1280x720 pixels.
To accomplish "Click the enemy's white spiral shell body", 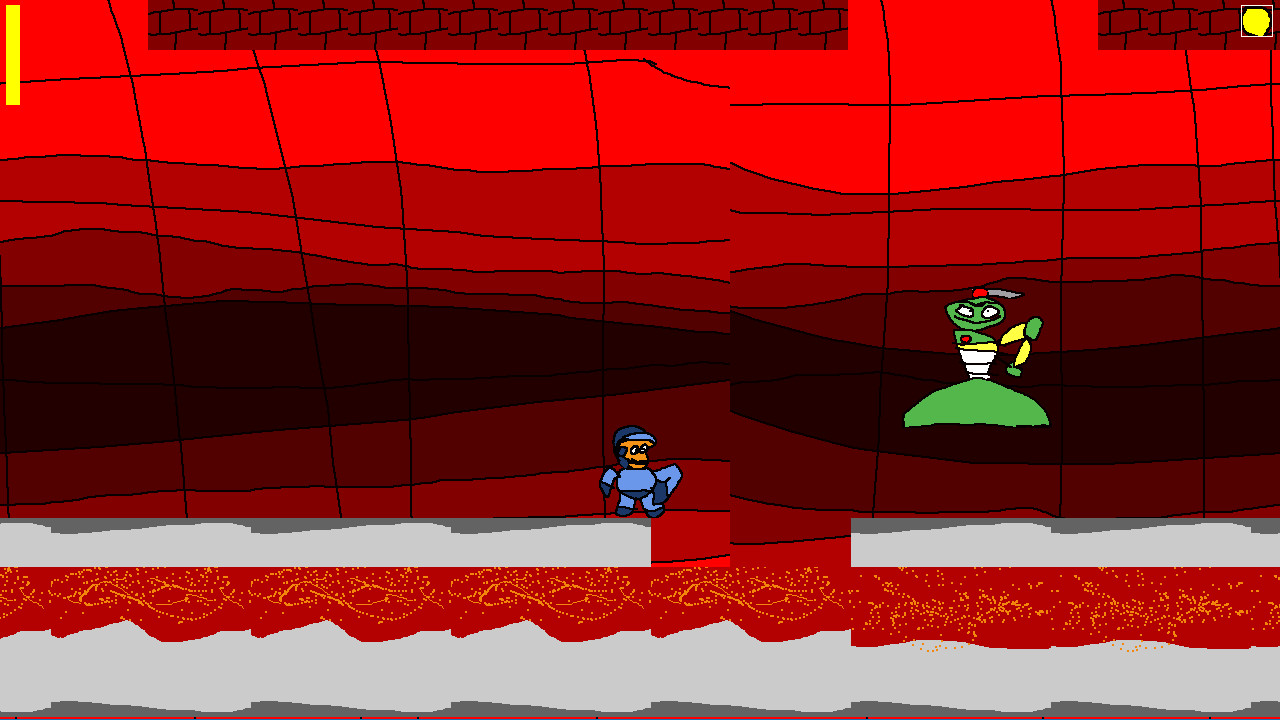I will (x=975, y=360).
